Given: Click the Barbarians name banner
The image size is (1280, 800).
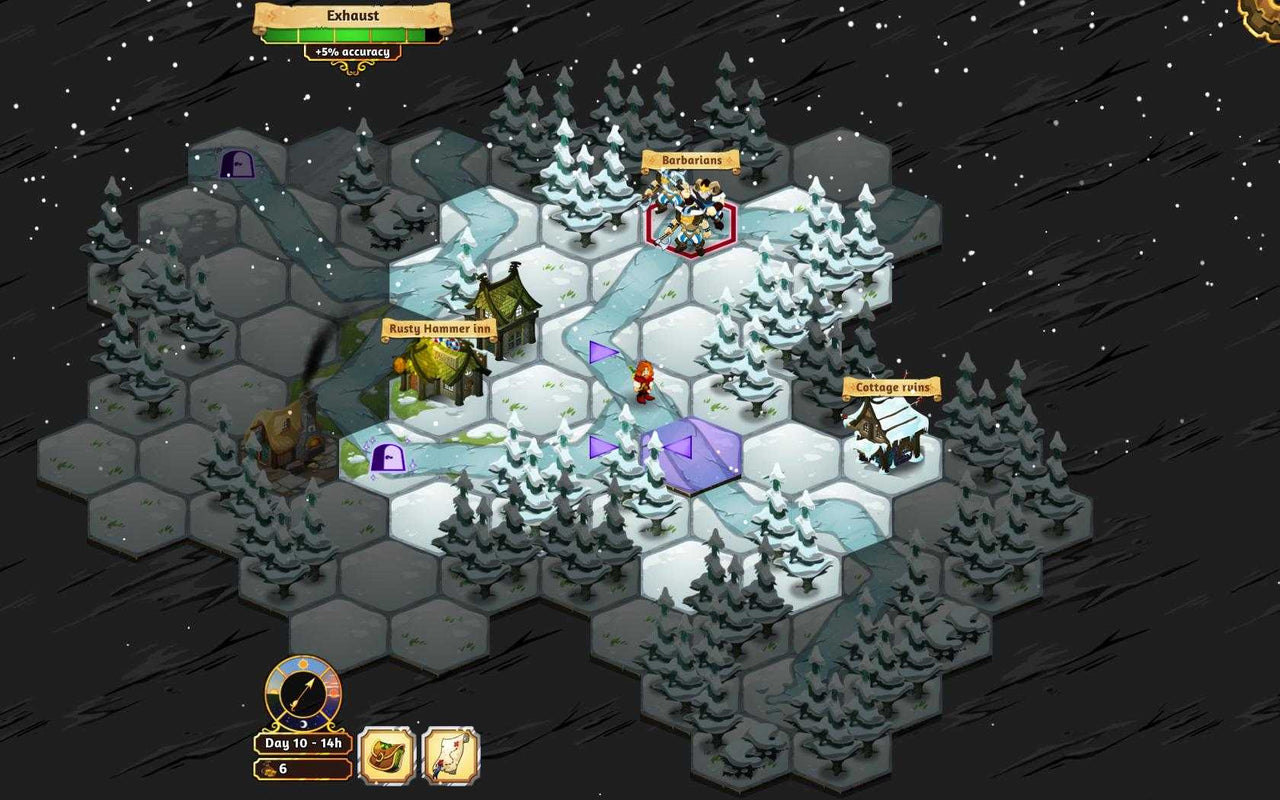Looking at the screenshot, I should coord(691,159).
